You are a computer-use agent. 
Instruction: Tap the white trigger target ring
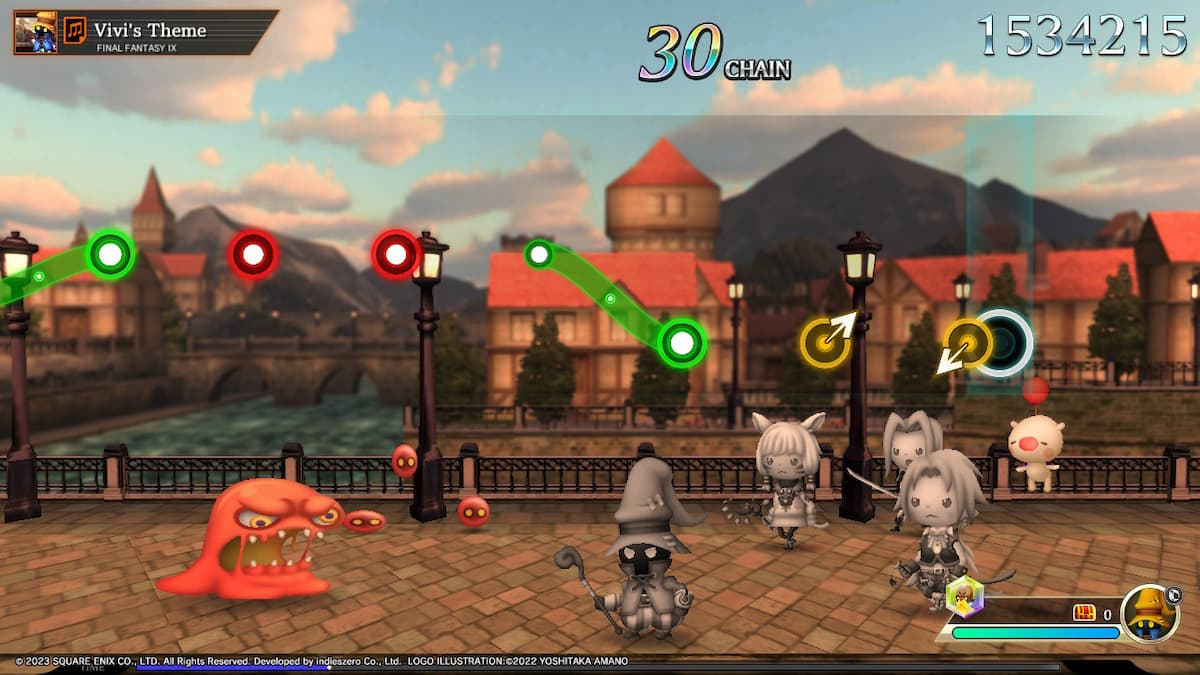pos(1002,343)
